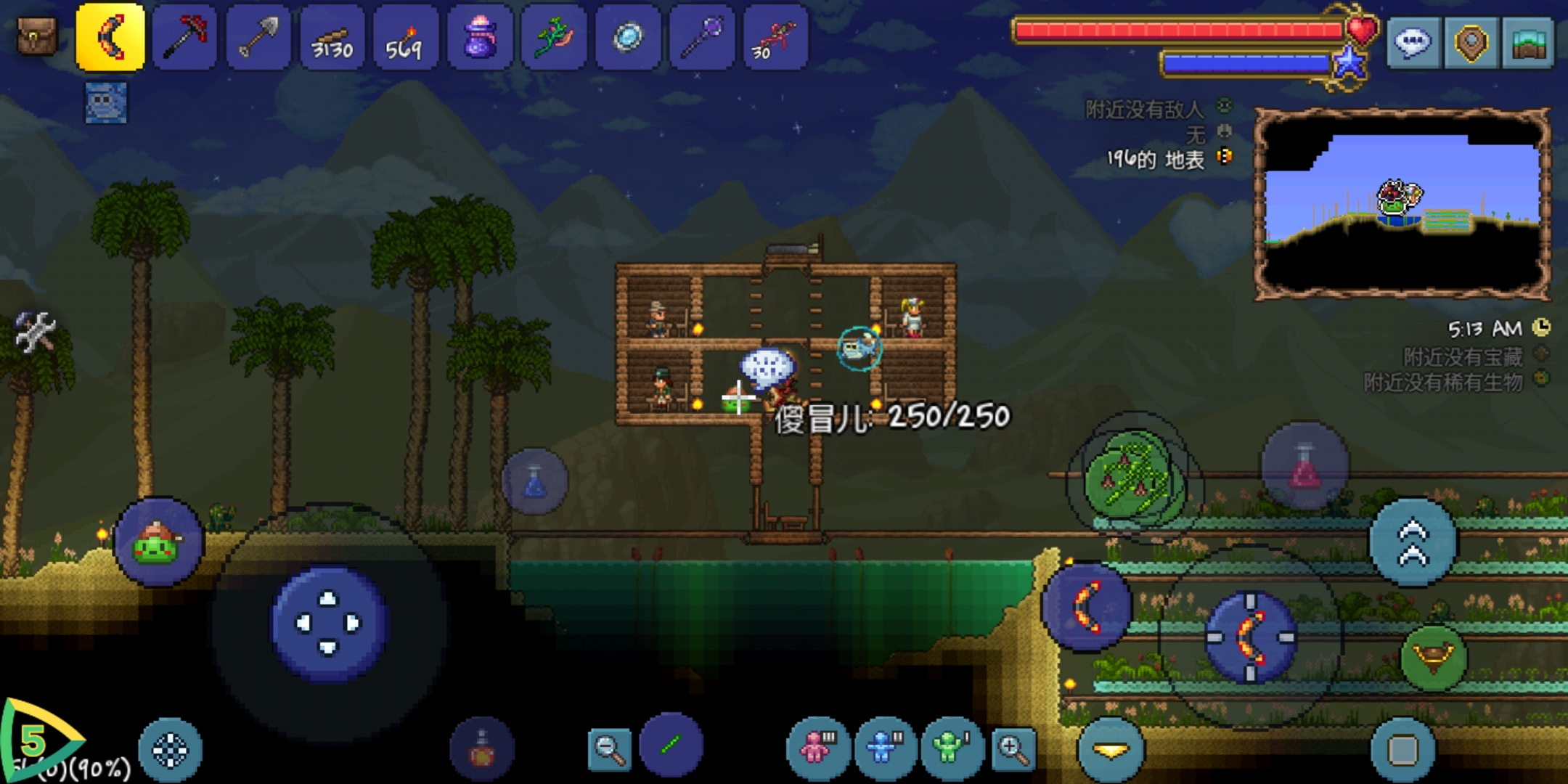Select the purple sack hotbar slot
This screenshot has width=1568, height=784.
(480, 36)
